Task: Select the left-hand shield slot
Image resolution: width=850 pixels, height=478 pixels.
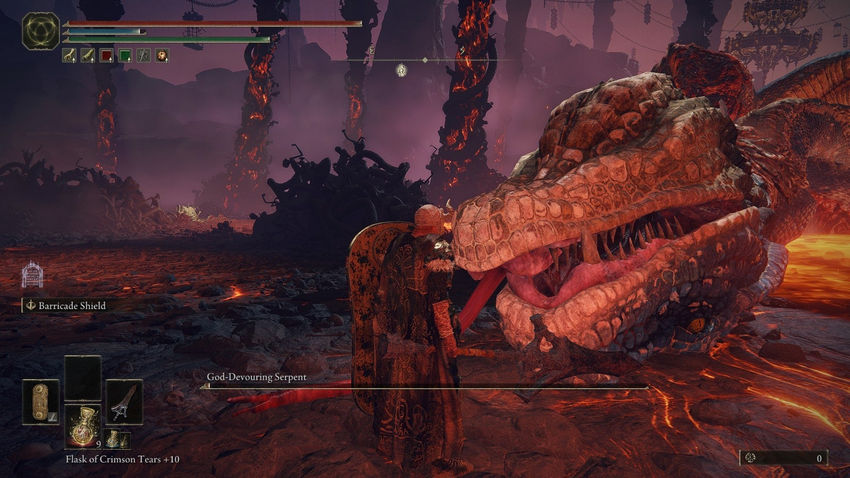Action: 41,400
